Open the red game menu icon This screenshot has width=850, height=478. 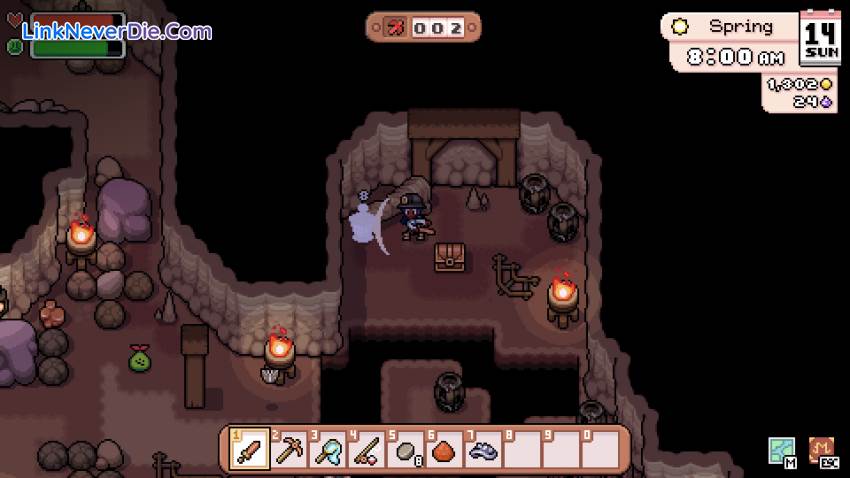pos(822,451)
